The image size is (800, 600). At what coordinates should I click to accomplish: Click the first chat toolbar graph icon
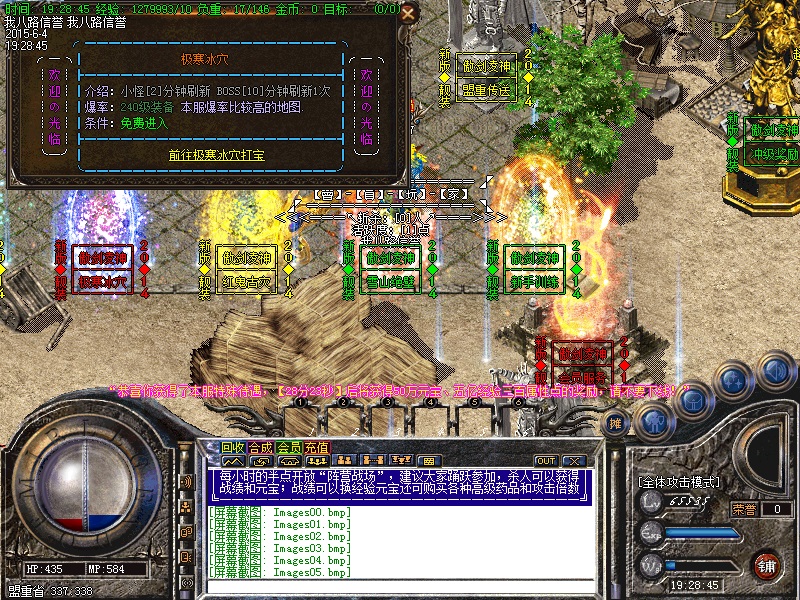(231, 460)
